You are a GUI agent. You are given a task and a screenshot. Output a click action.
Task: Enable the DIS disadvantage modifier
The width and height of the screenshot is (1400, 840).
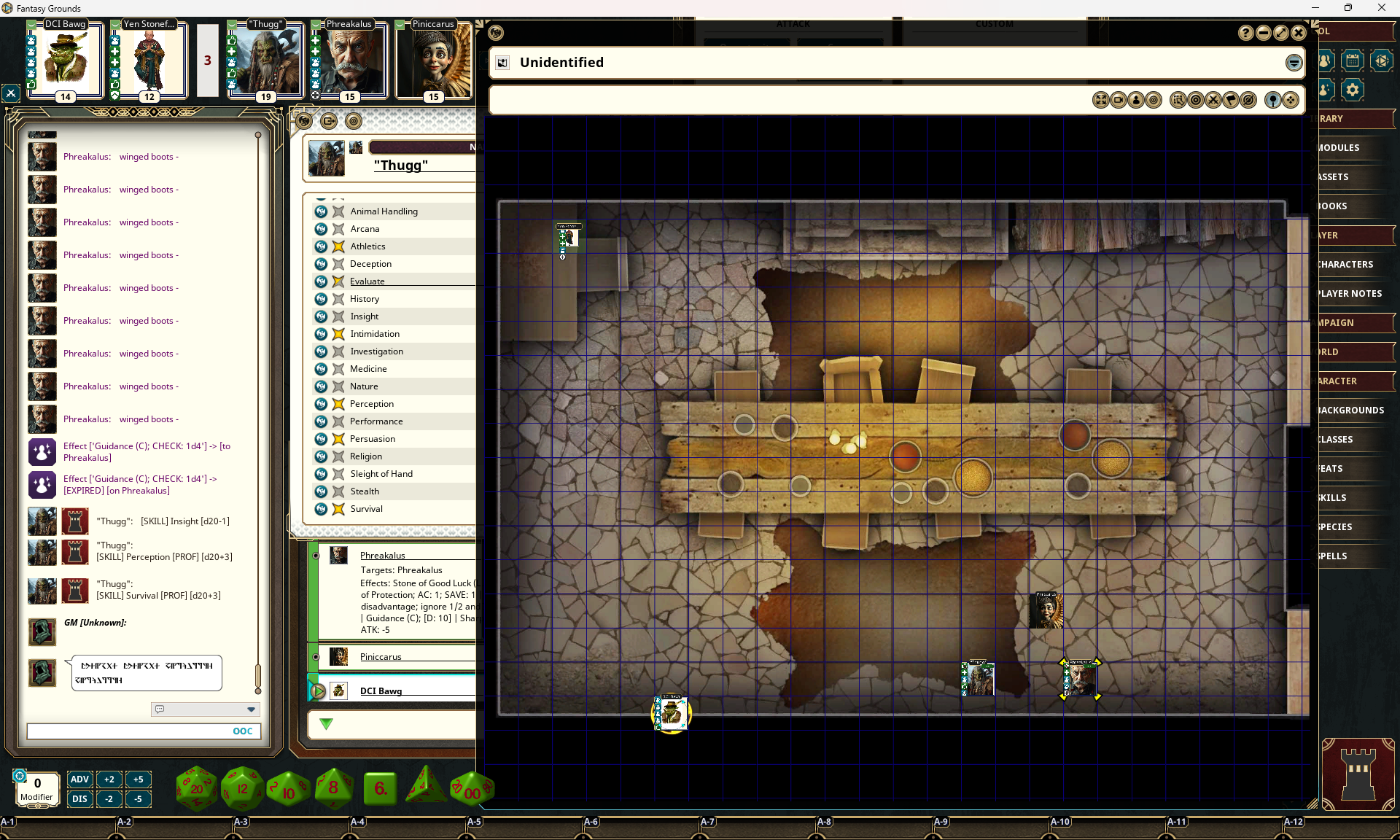pyautogui.click(x=79, y=799)
